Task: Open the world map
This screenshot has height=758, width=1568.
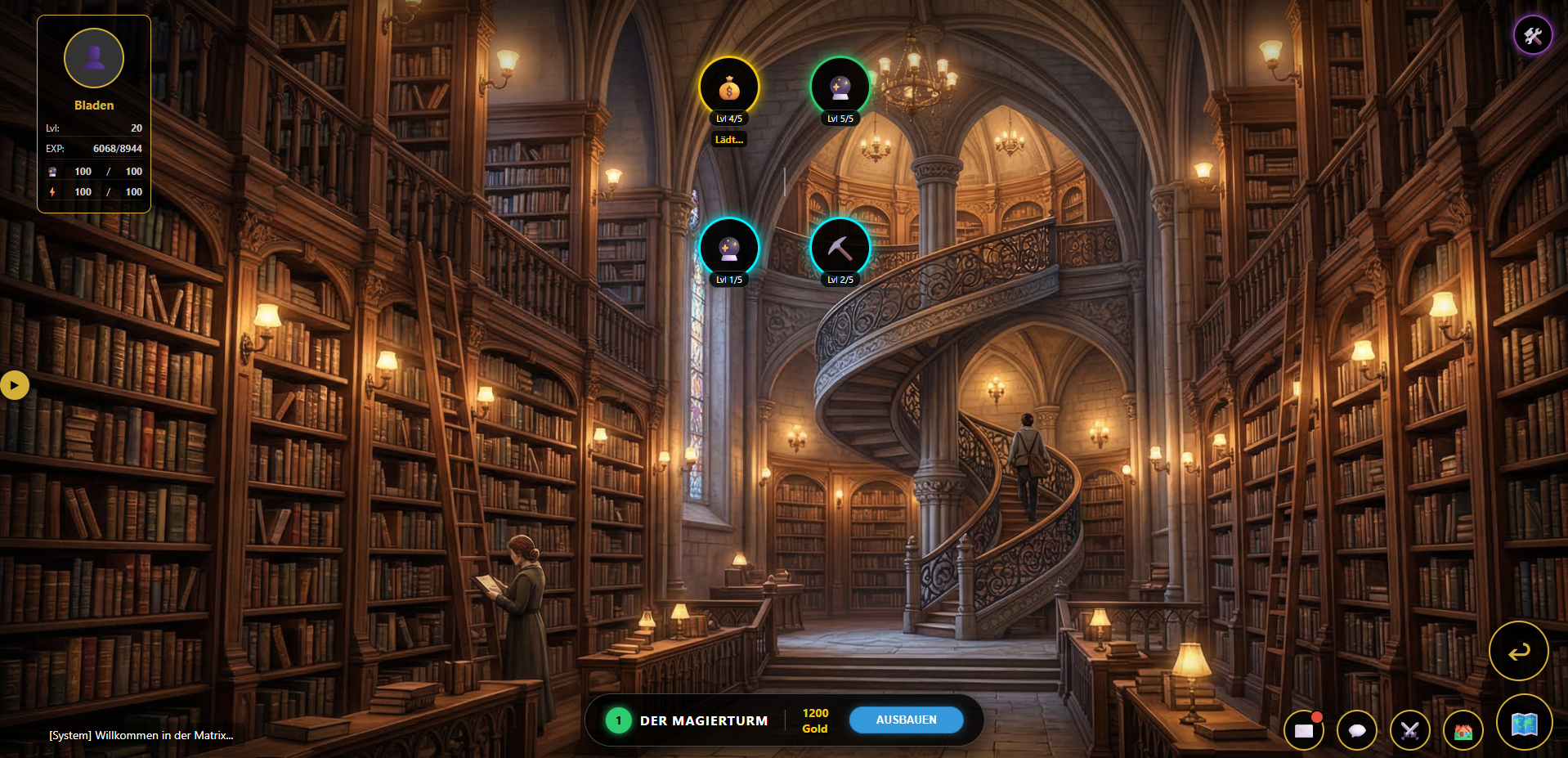Action: tap(1524, 723)
